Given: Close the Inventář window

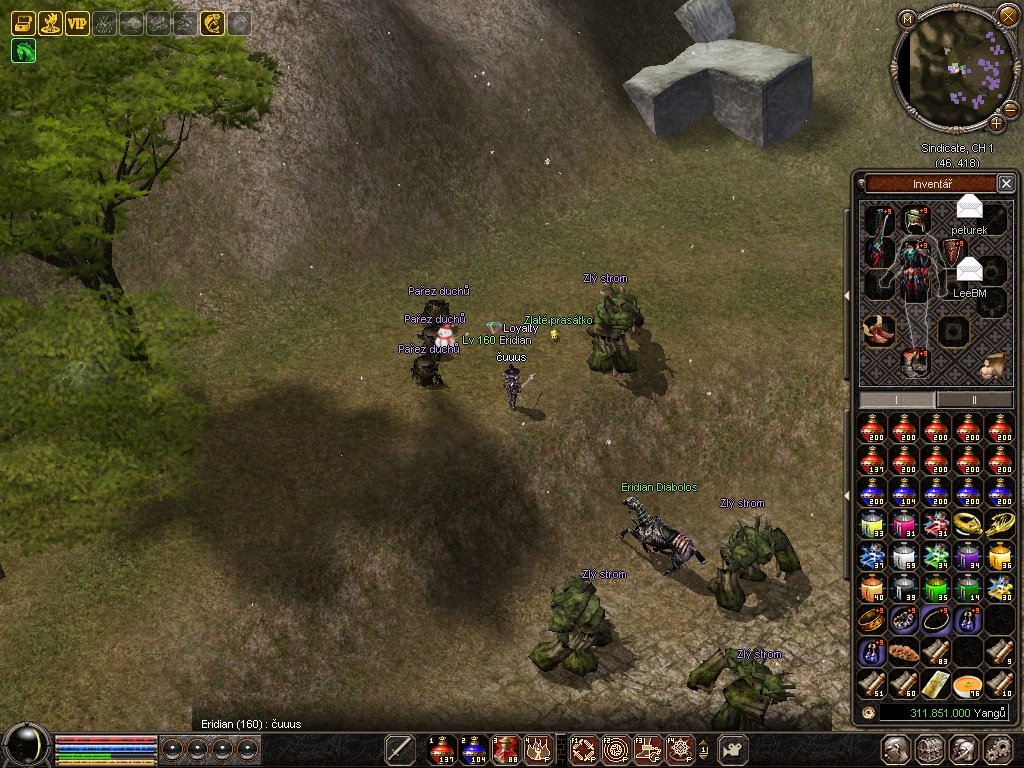Looking at the screenshot, I should [x=1006, y=183].
